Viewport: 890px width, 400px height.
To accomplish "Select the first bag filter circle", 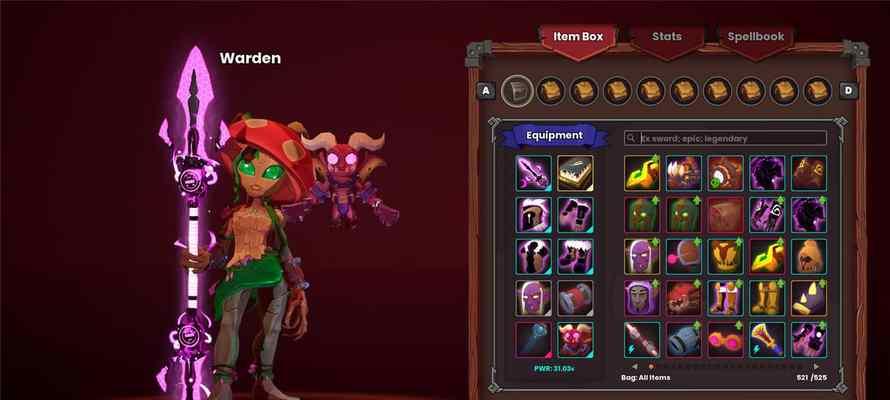I will [517, 90].
